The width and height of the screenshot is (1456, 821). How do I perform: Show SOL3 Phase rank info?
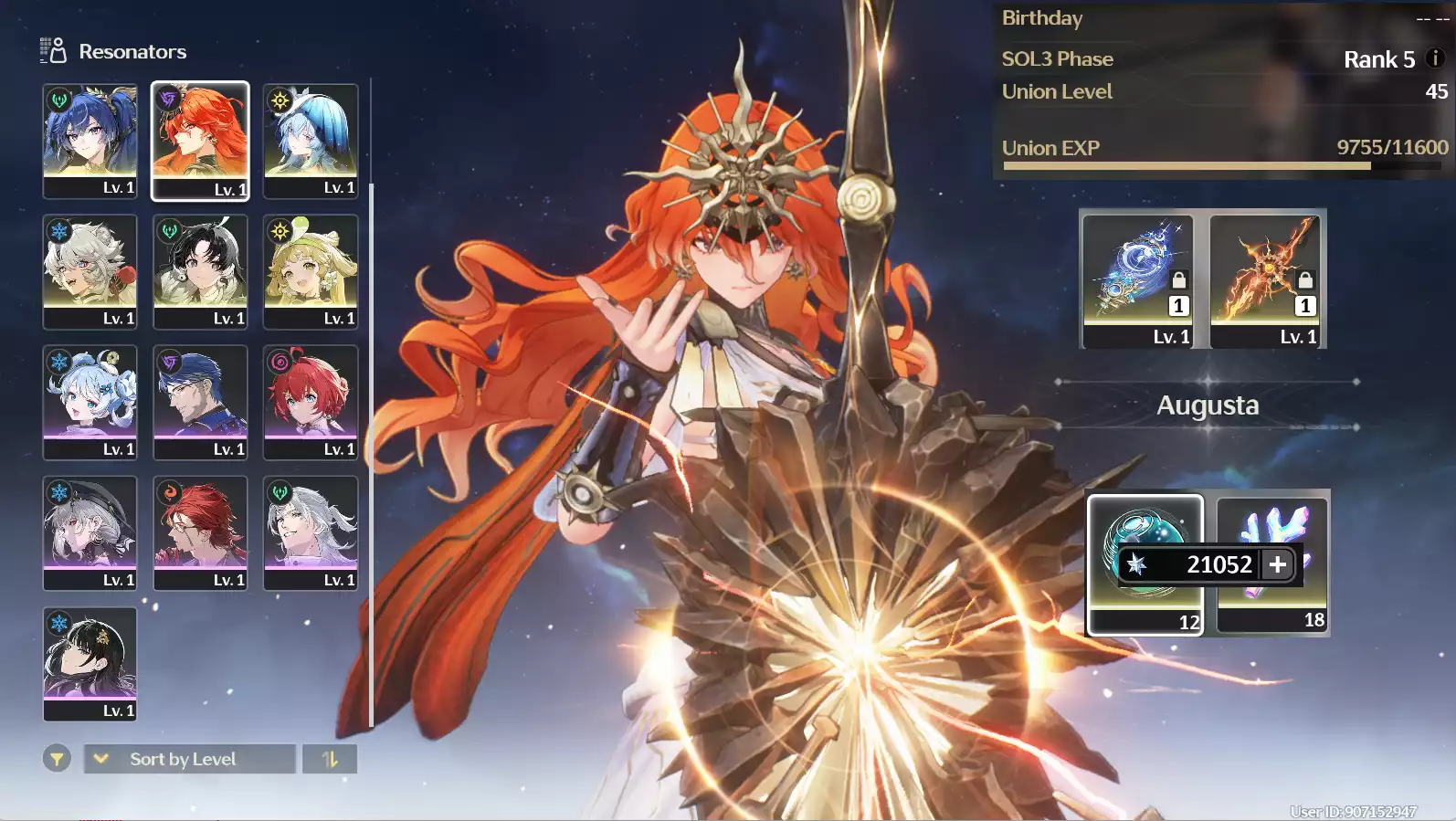coord(1435,58)
